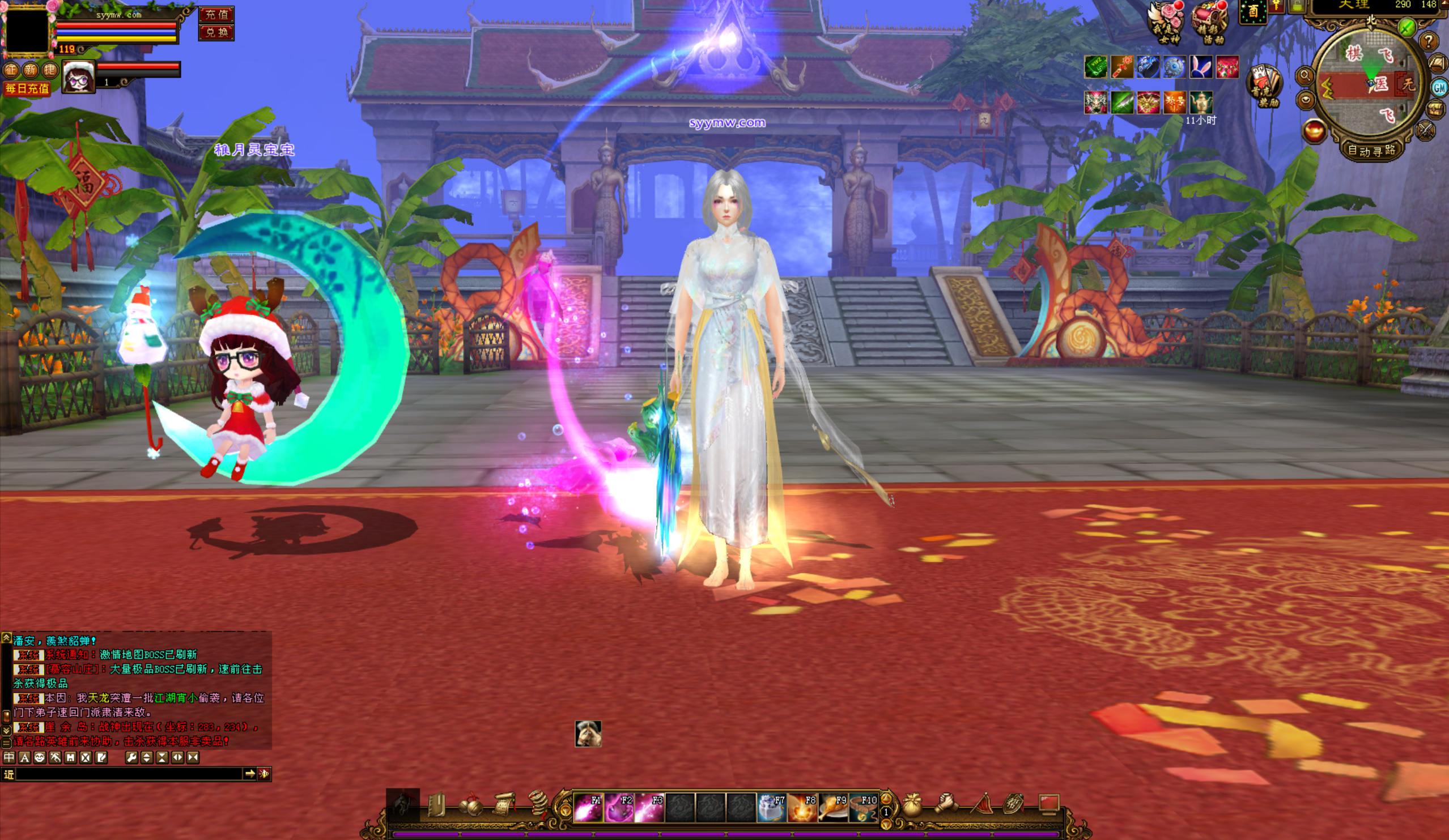Viewport: 1449px width, 840px height.
Task: Click the 兑换 exchange button
Action: pos(216,33)
